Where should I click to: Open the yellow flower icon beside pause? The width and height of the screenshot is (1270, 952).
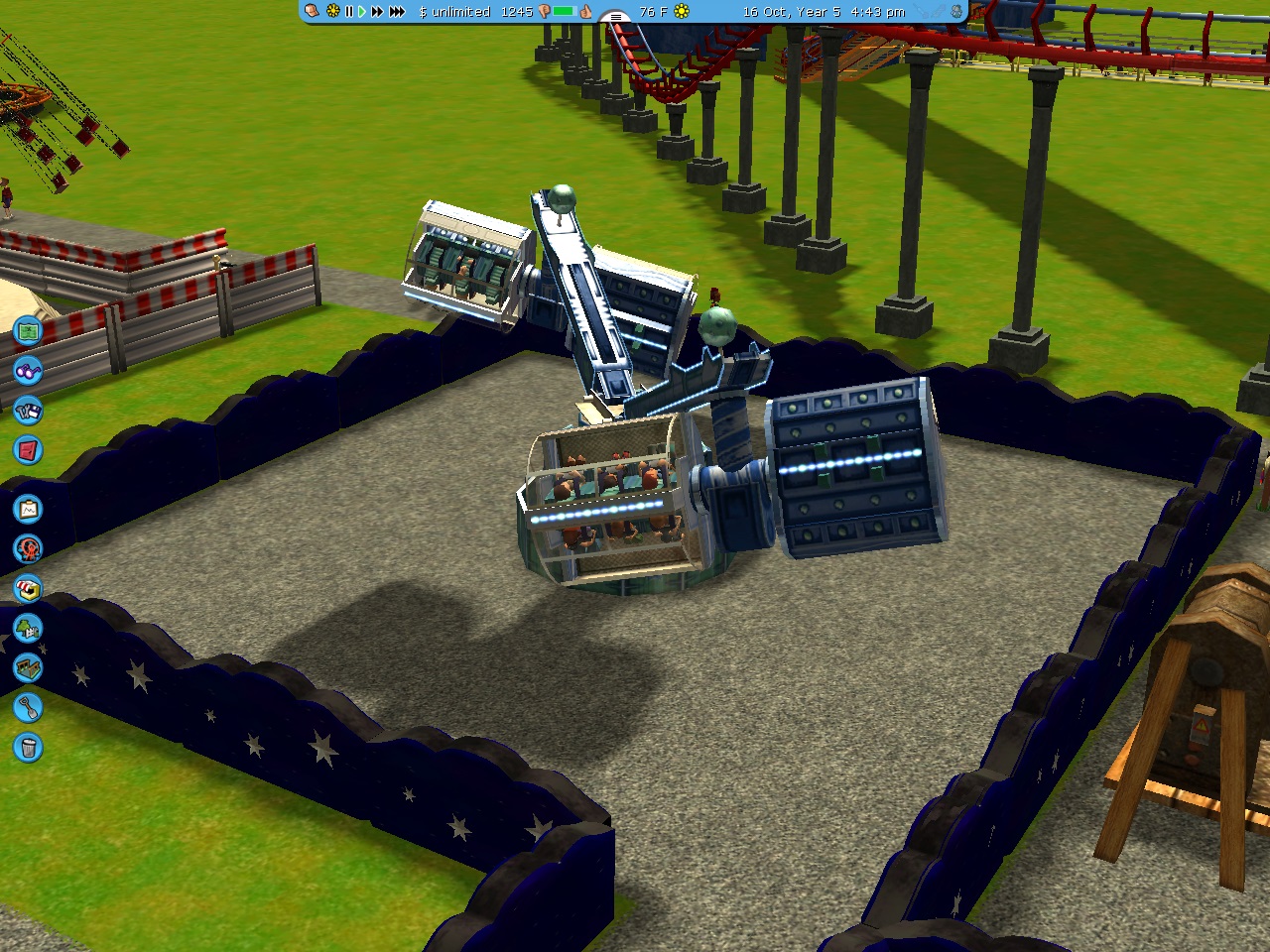tap(332, 12)
